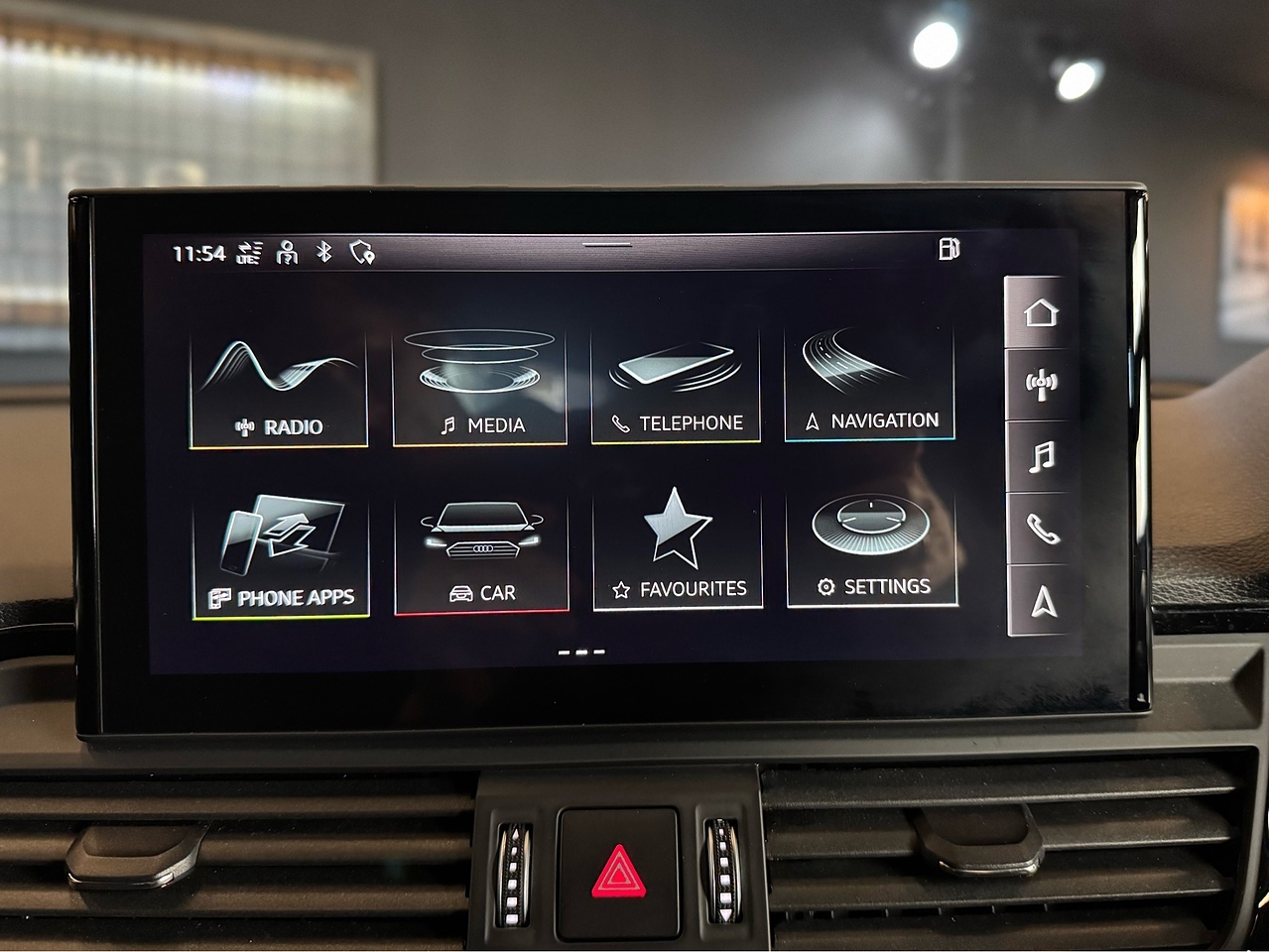Screen dimensions: 1269x952
Task: Open the Settings tile
Action: (872, 549)
